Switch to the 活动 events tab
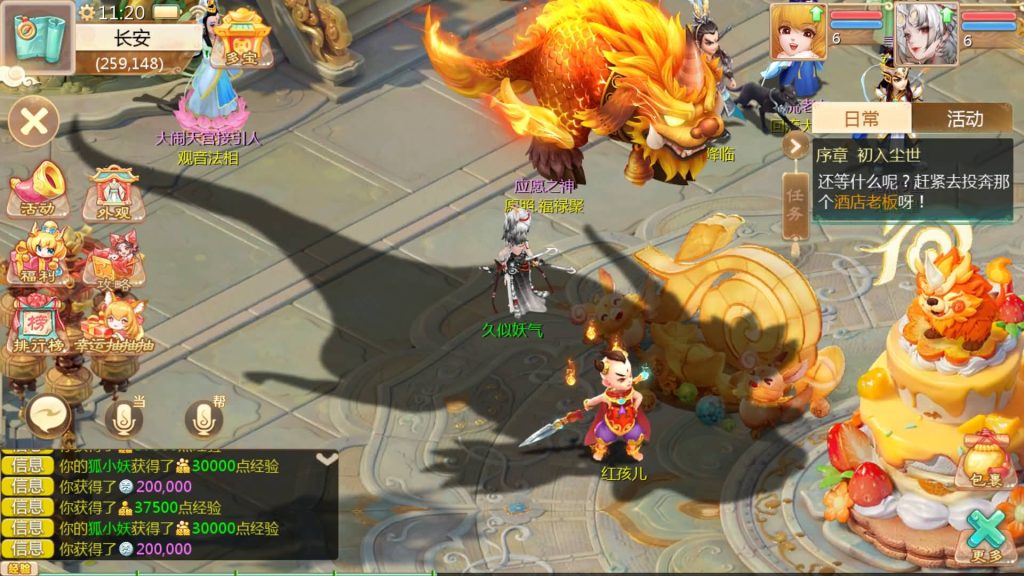 964,119
